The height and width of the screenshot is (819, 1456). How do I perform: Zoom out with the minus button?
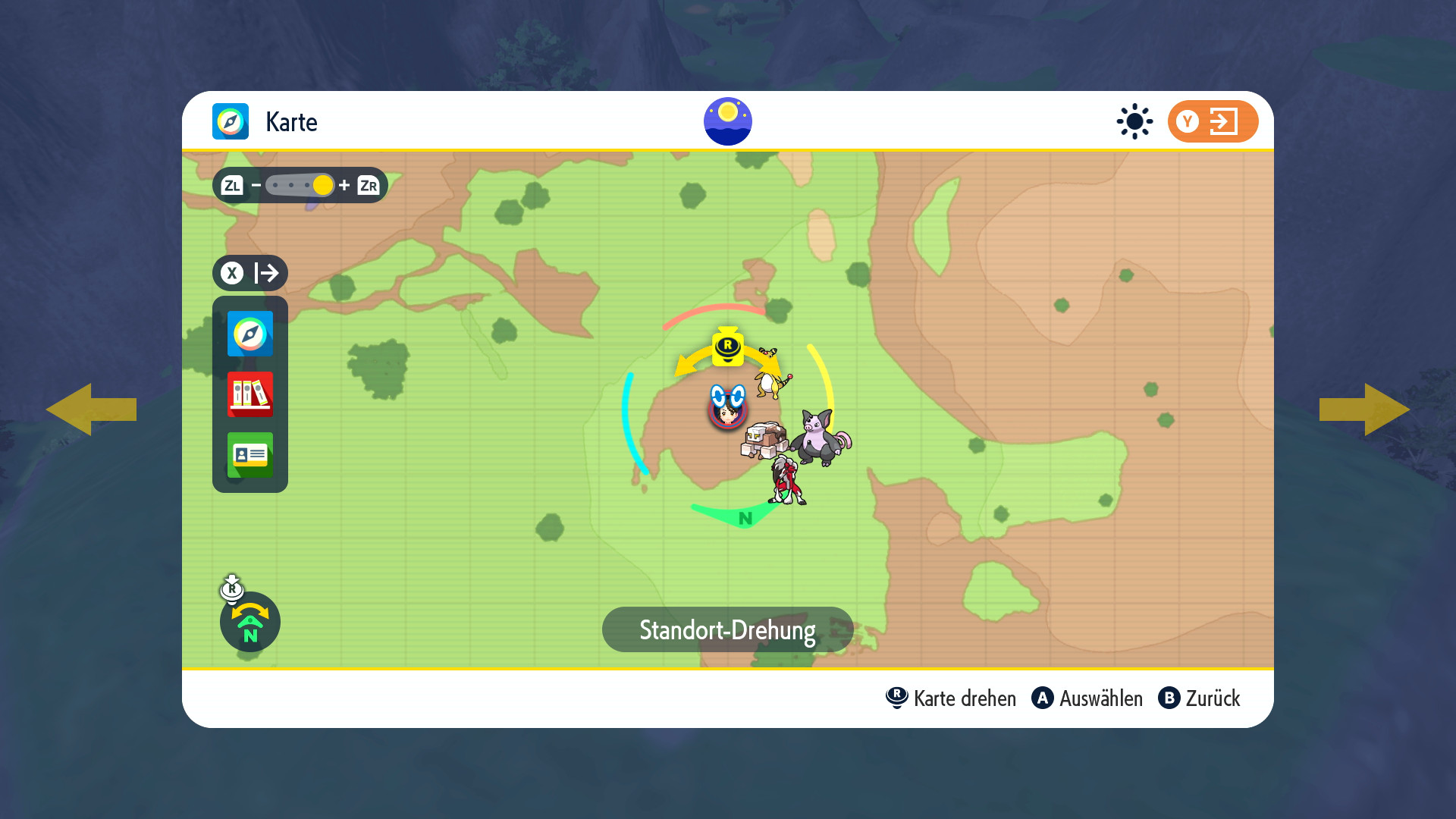click(256, 185)
